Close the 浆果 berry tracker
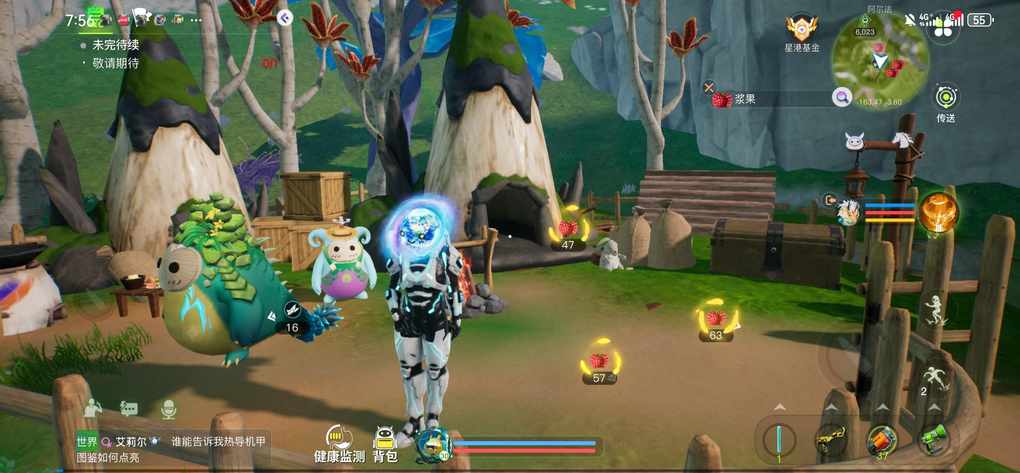Image resolution: width=1020 pixels, height=473 pixels. 709,87
